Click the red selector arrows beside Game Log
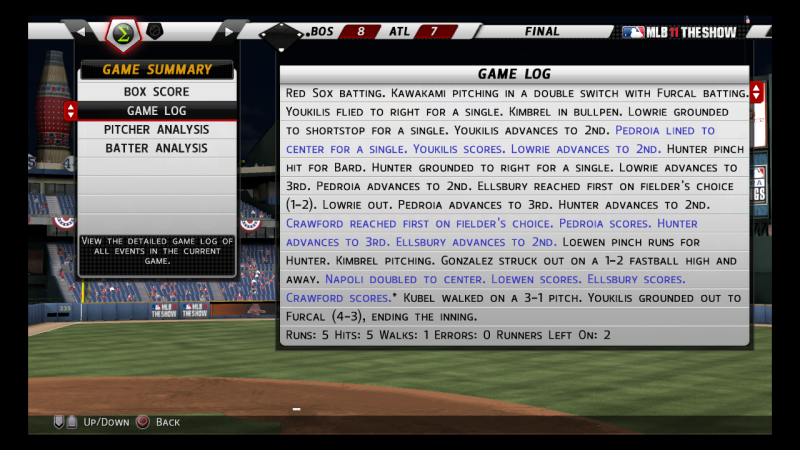 pos(70,111)
